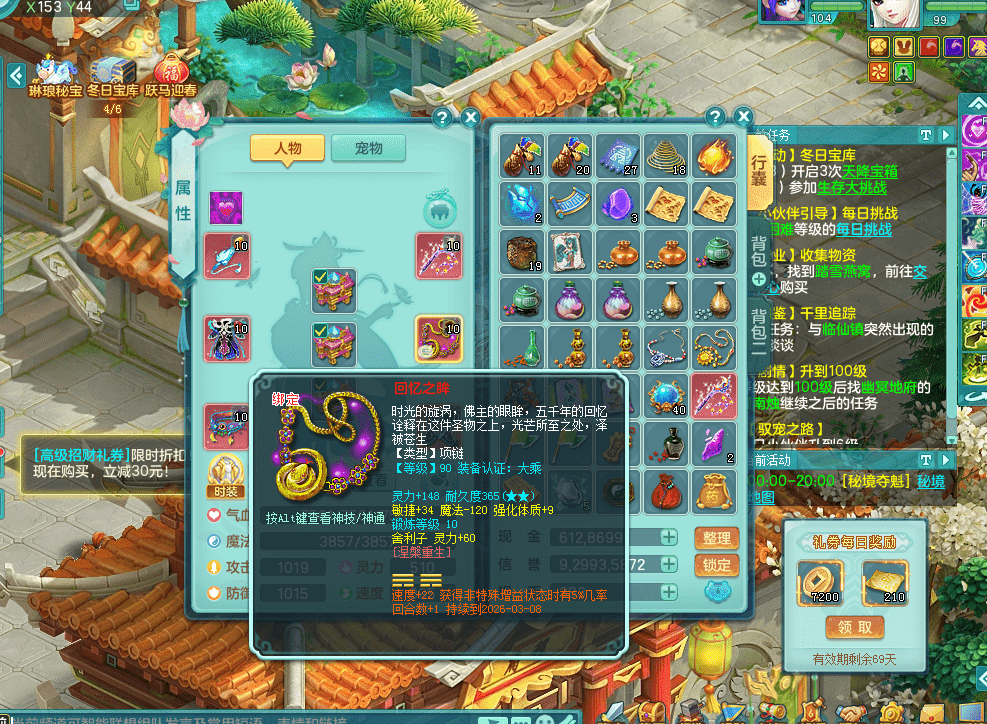This screenshot has height=724, width=987.
Task: Click the 锁定 (lock) button
Action: pyautogui.click(x=716, y=564)
